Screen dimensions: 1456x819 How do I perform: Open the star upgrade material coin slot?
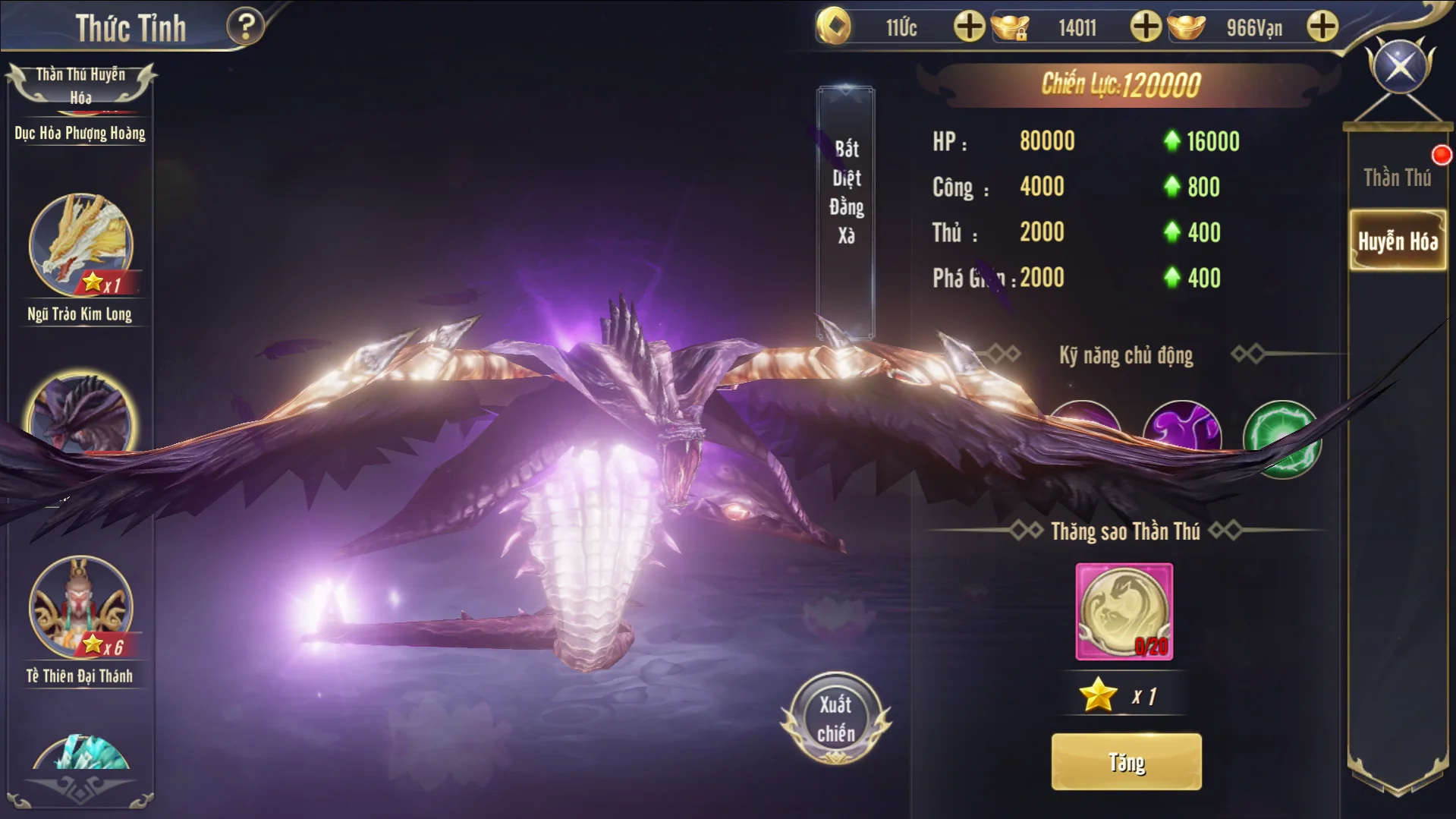[1124, 611]
